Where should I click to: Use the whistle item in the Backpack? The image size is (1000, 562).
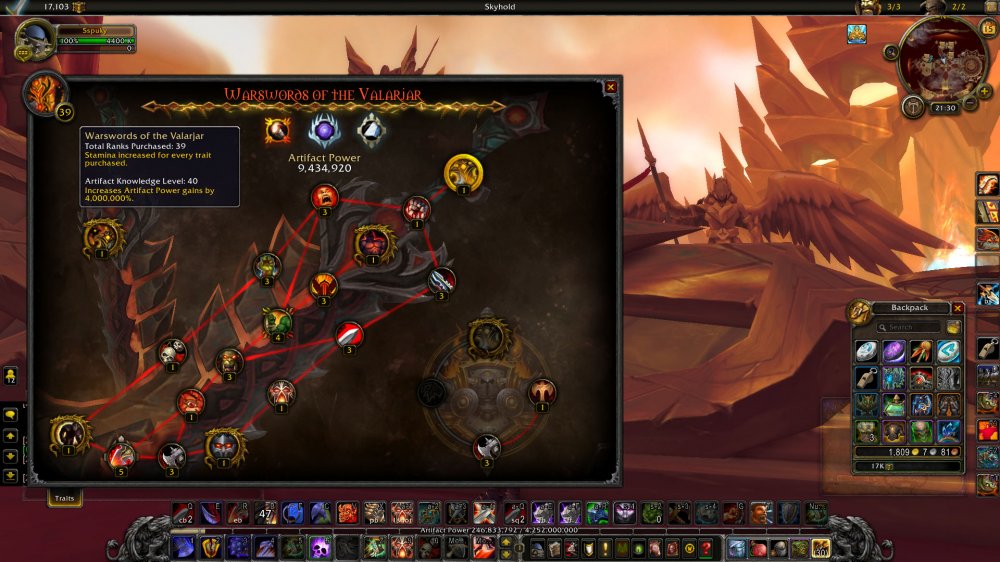[867, 378]
